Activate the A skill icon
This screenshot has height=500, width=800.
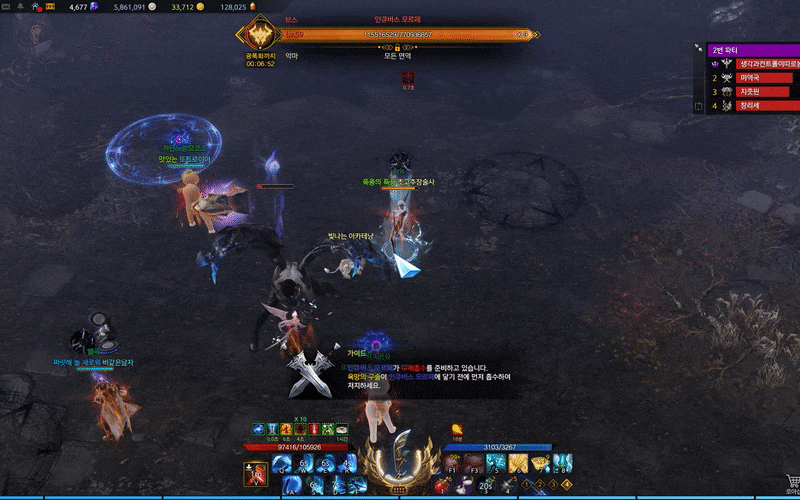(289, 484)
